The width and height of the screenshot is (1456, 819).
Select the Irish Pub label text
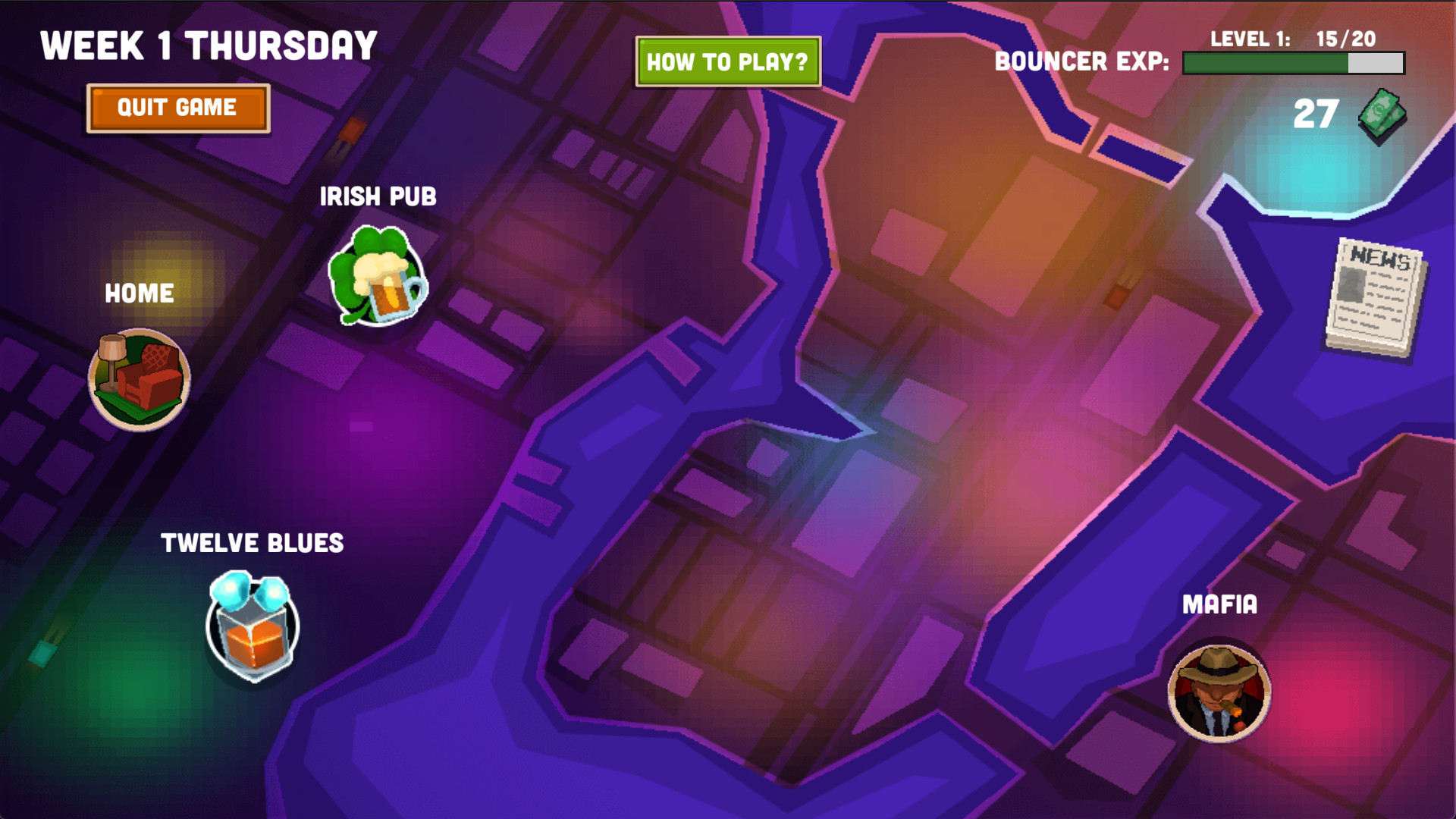pos(379,196)
